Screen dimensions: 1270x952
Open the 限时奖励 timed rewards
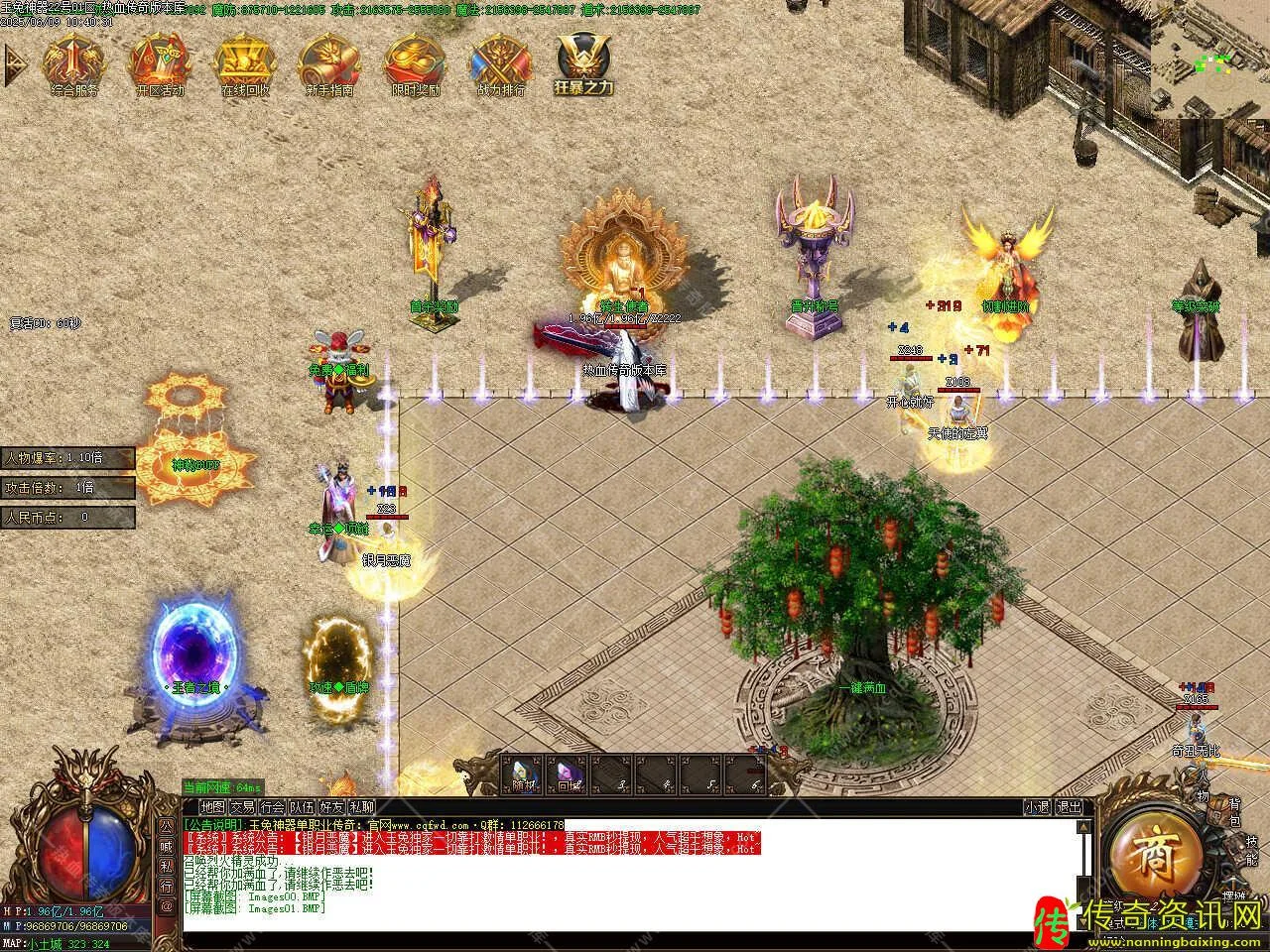(415, 63)
